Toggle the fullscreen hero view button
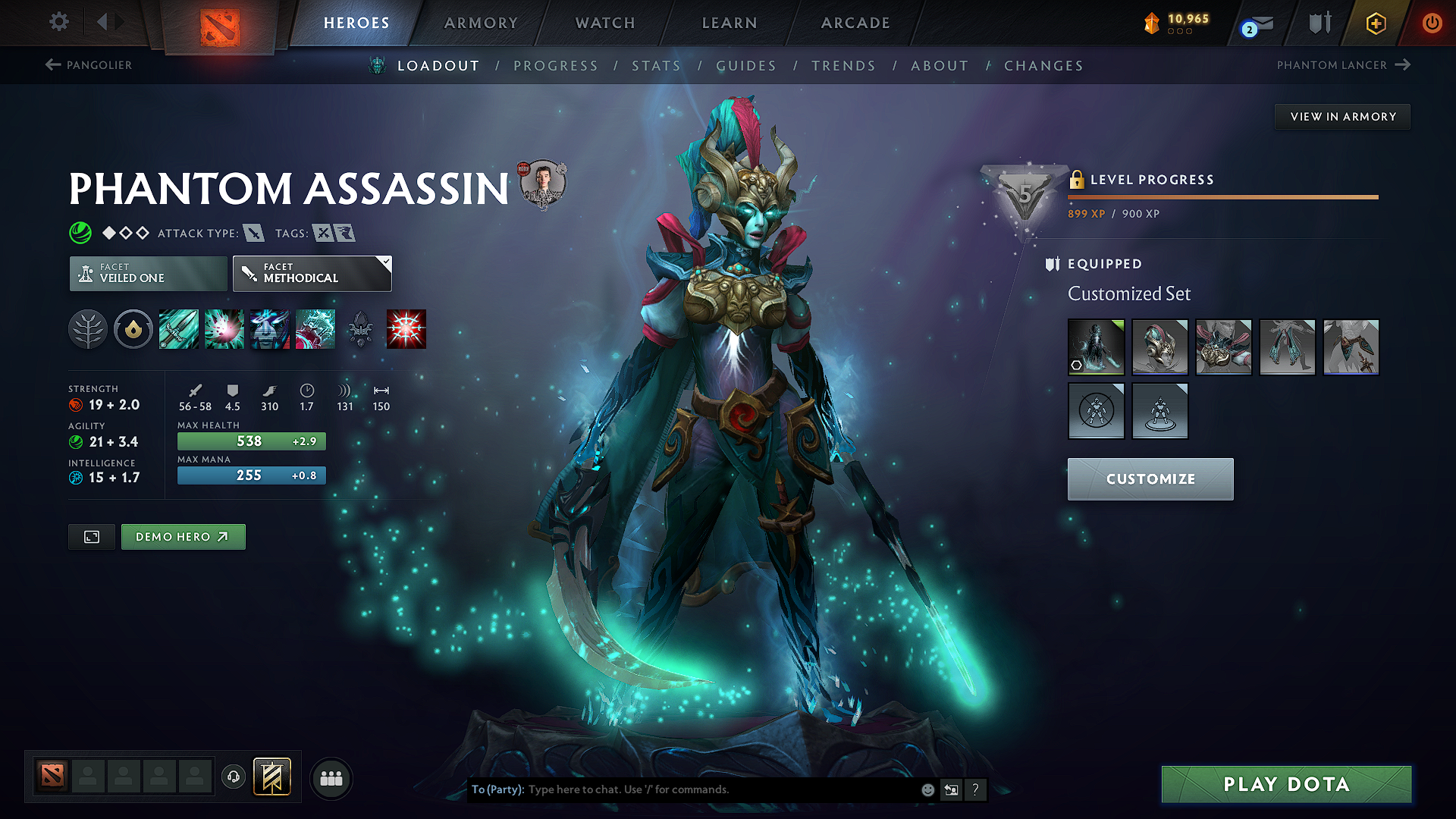The height and width of the screenshot is (819, 1456). tap(92, 537)
